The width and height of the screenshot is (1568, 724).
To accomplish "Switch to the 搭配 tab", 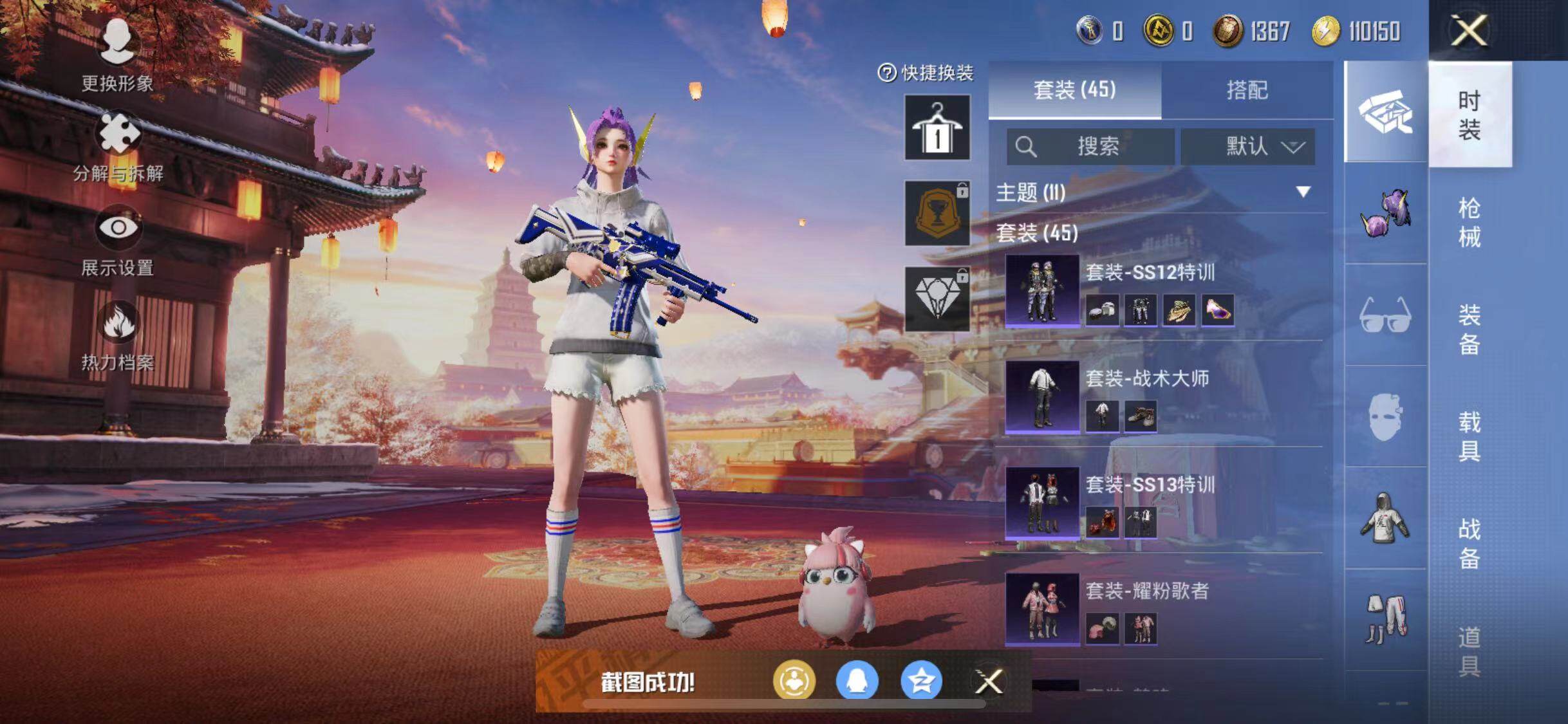I will [1247, 90].
